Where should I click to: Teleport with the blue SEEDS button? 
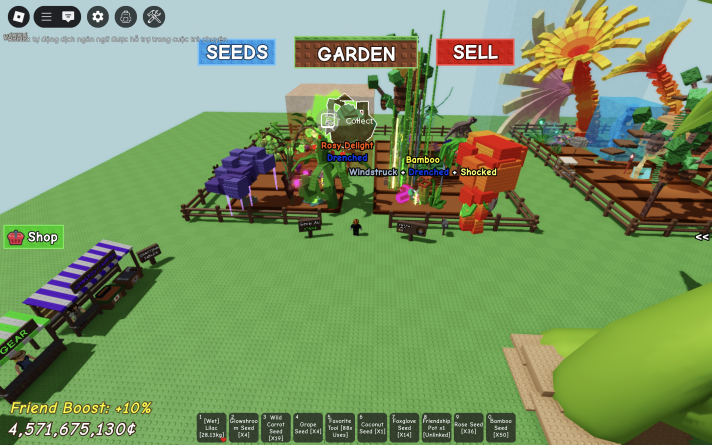click(236, 52)
